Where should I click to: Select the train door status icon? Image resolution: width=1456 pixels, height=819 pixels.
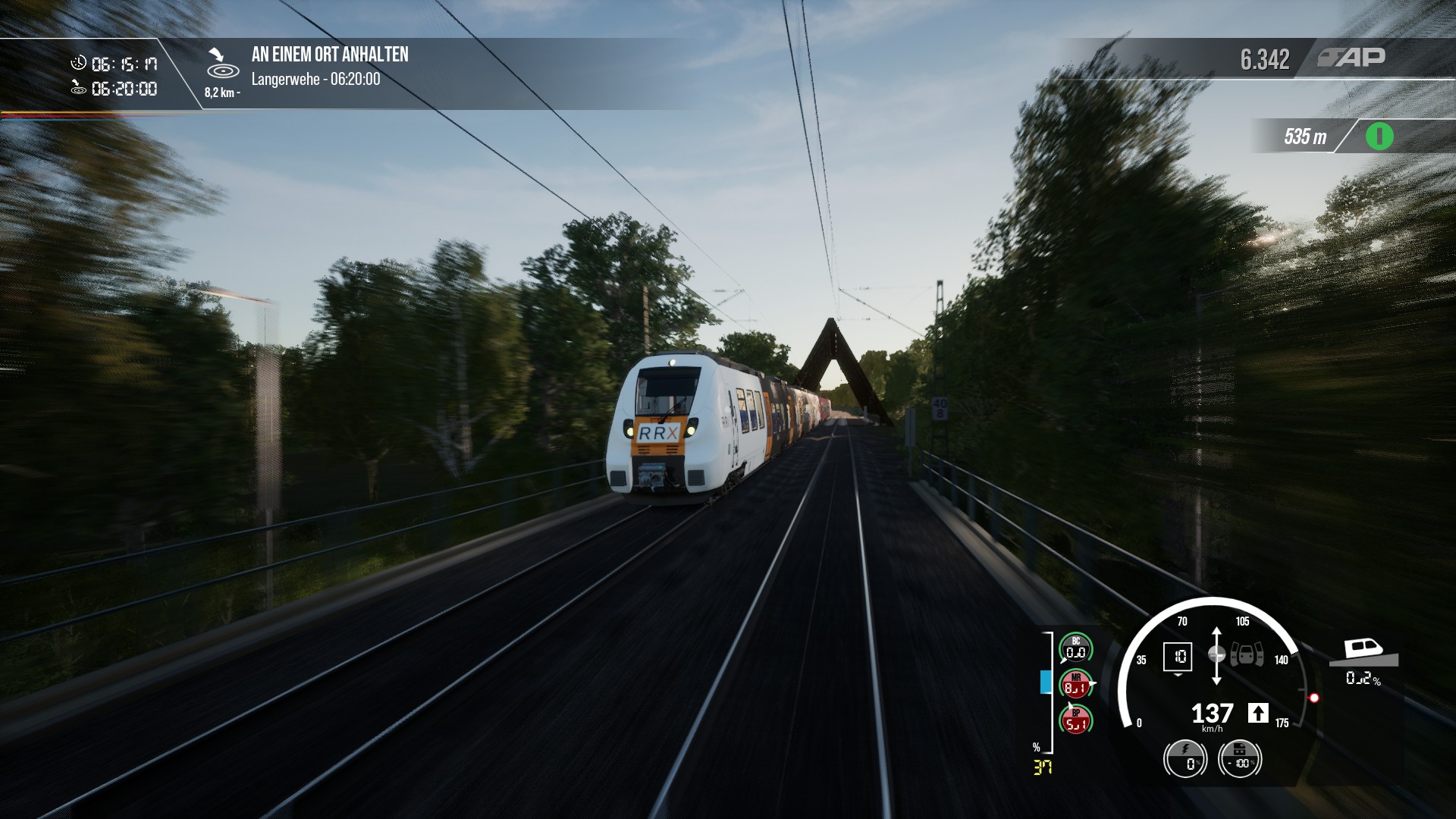click(1247, 654)
